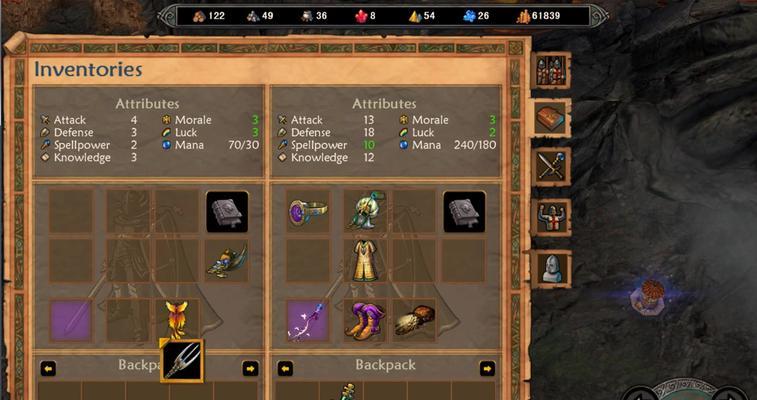Choose the purple boots artifact slot

(x=365, y=319)
